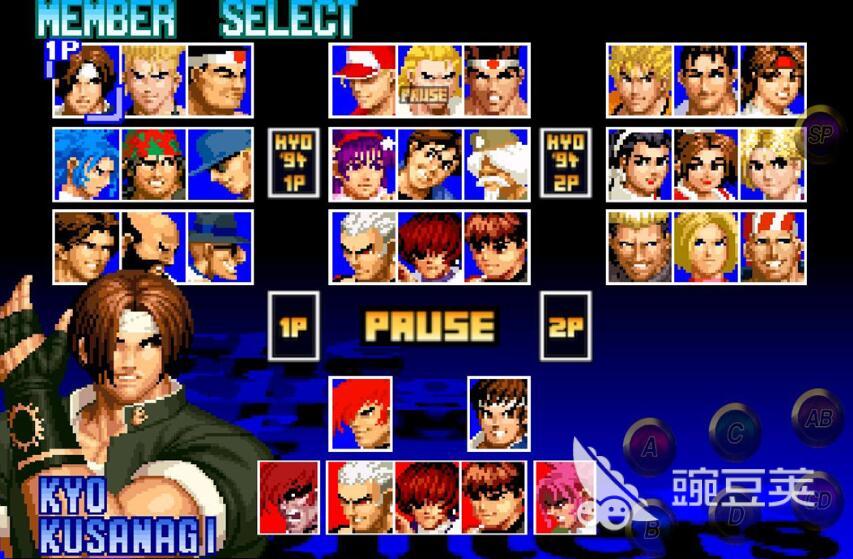Pick Terry Bogard in the red cap
This screenshot has width=853, height=559.
(363, 79)
